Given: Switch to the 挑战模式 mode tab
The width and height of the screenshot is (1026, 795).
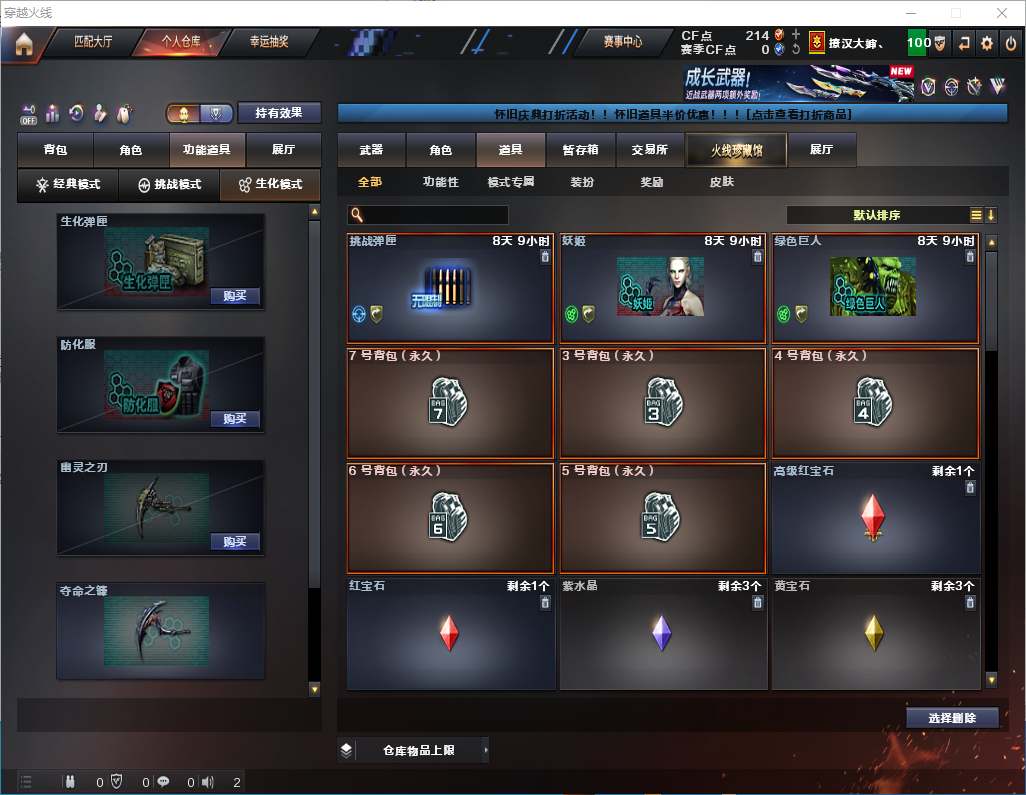Looking at the screenshot, I should (169, 185).
